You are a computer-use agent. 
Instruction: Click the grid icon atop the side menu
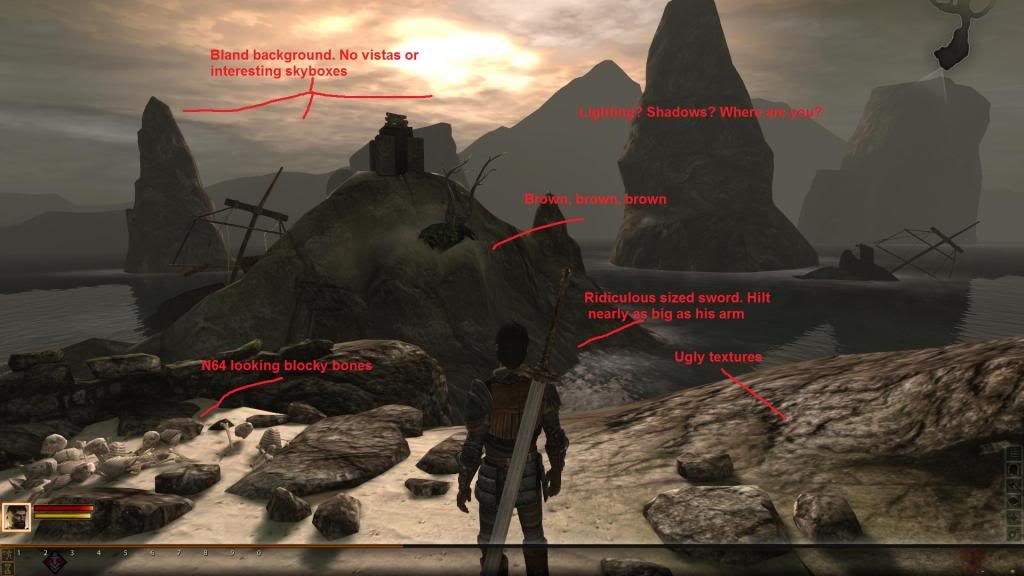1015,453
